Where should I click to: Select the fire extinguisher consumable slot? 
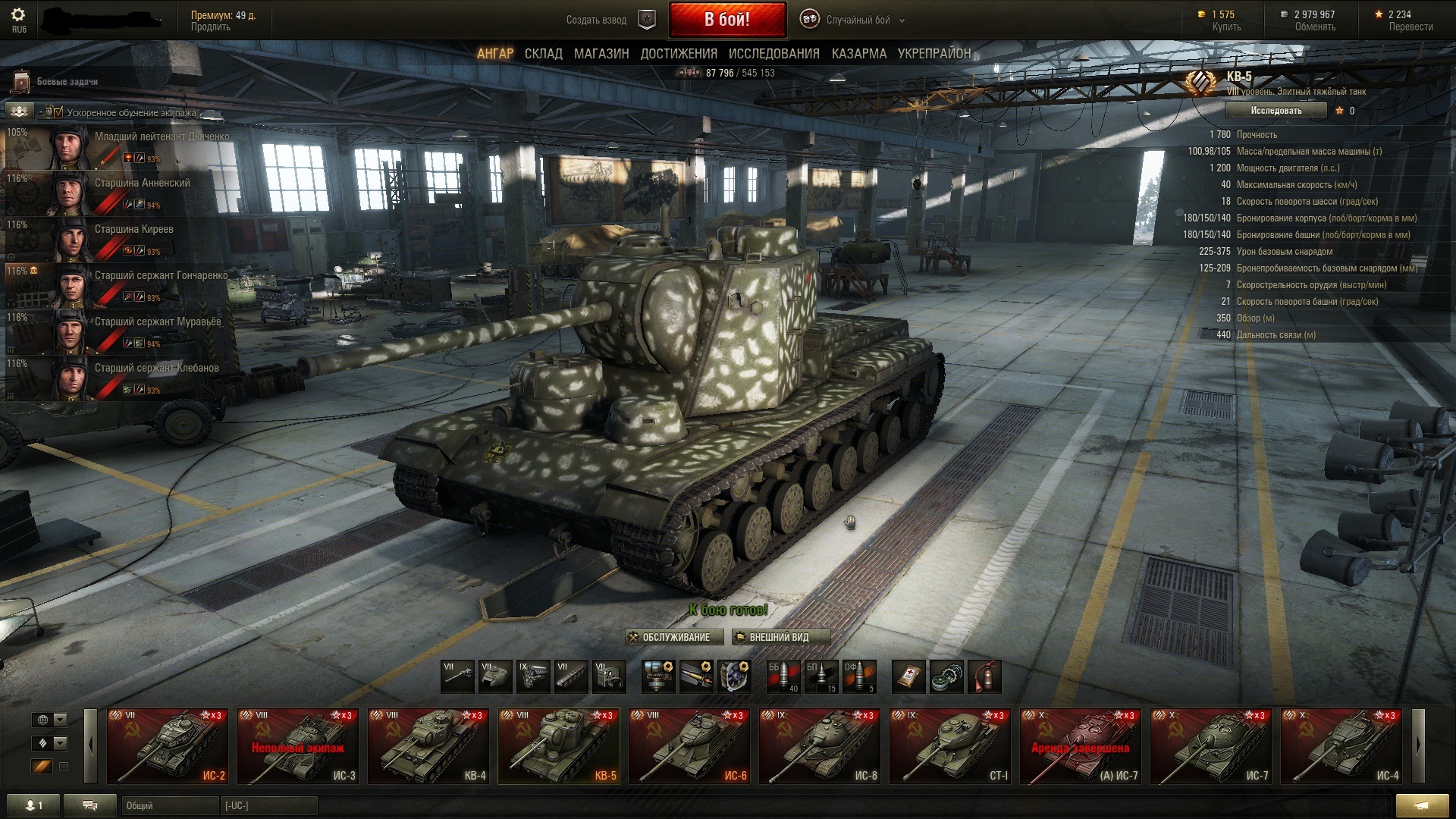[984, 676]
